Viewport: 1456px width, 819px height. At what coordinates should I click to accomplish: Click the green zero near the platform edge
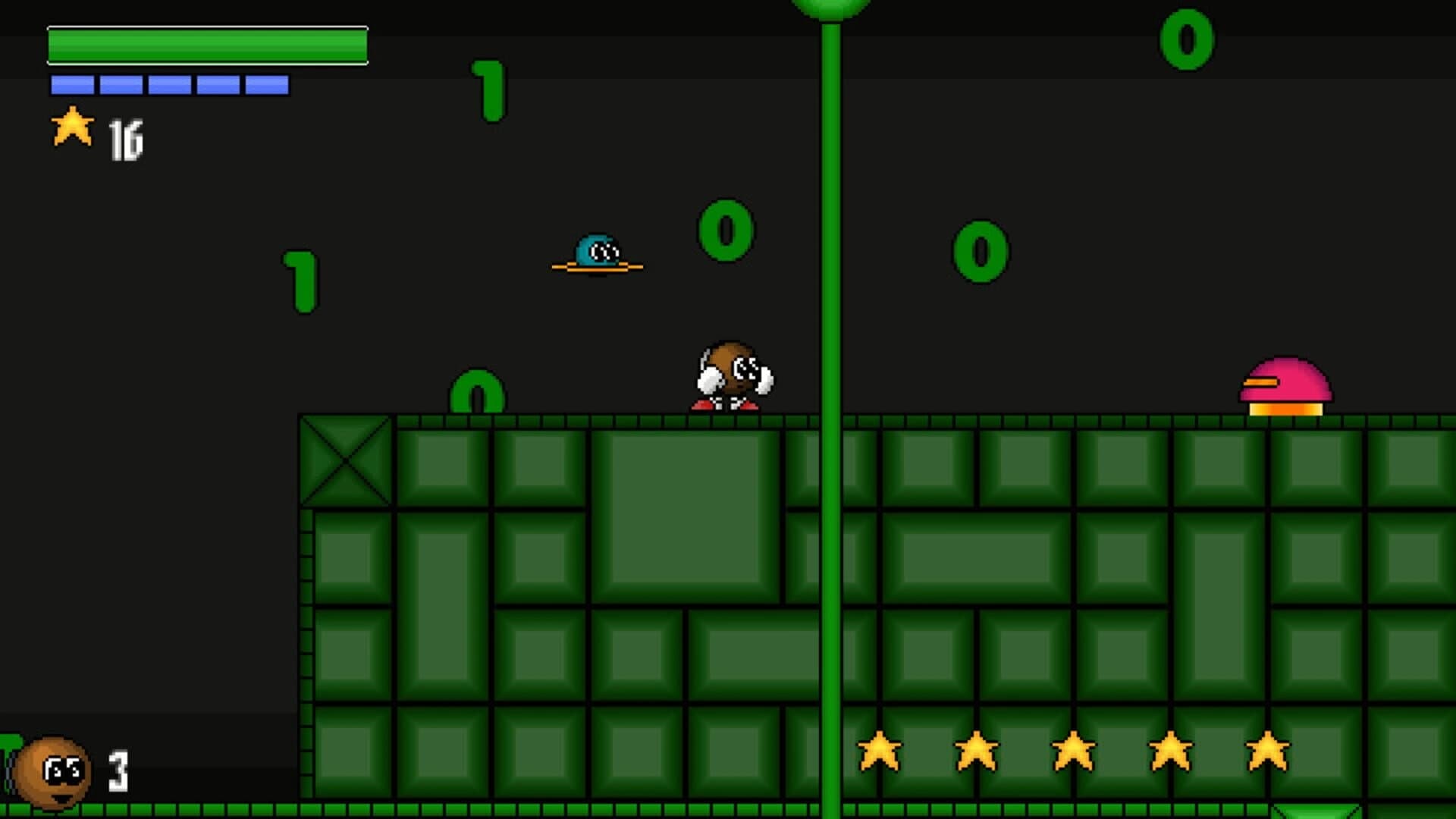tap(476, 391)
